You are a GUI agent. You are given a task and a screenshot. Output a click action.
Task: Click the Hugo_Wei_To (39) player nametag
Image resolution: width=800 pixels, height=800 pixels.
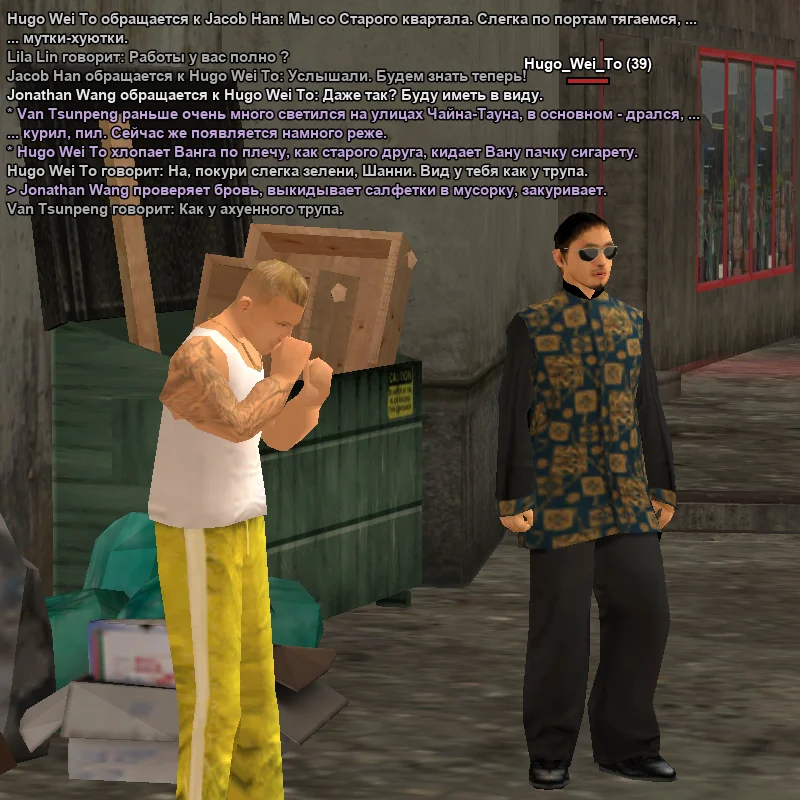pos(588,64)
